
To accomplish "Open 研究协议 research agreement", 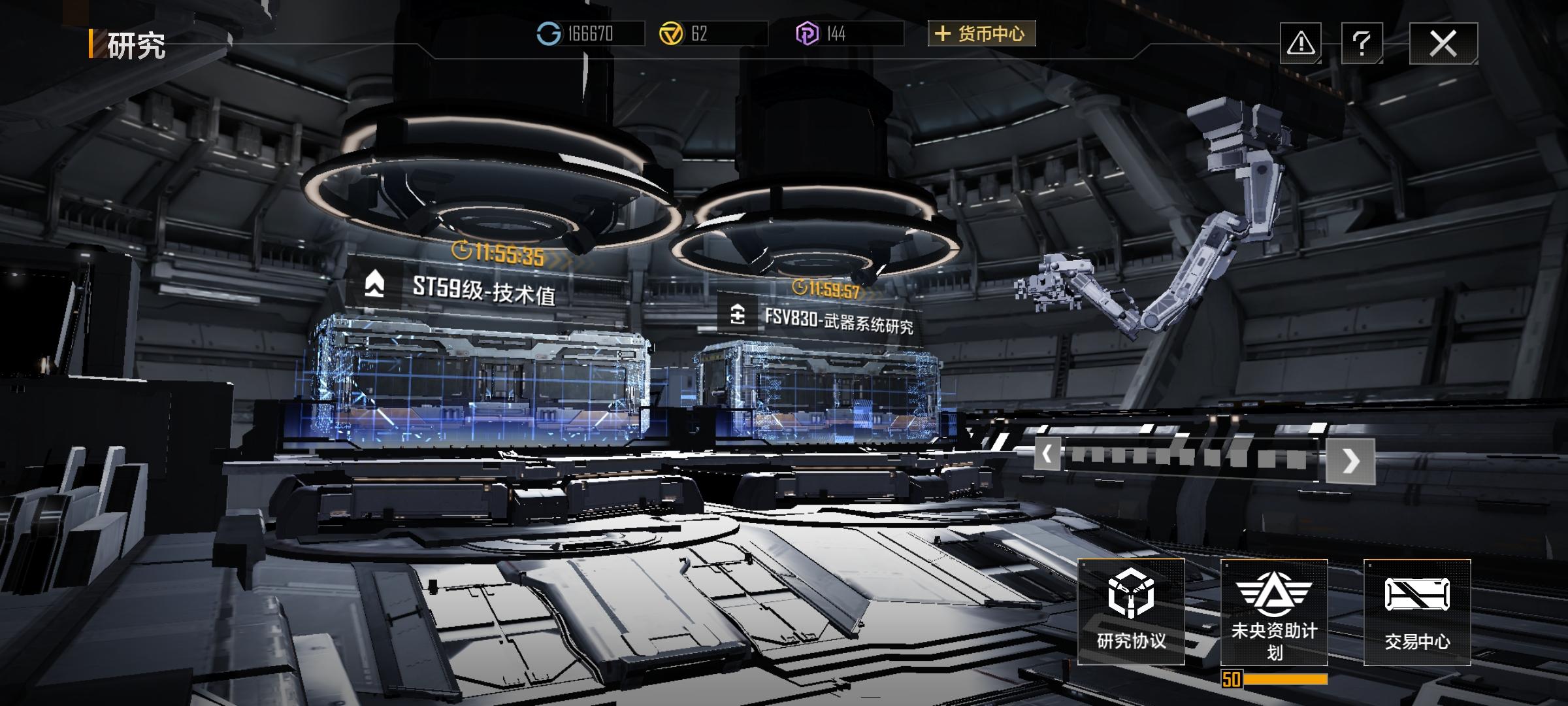I will (x=1131, y=612).
